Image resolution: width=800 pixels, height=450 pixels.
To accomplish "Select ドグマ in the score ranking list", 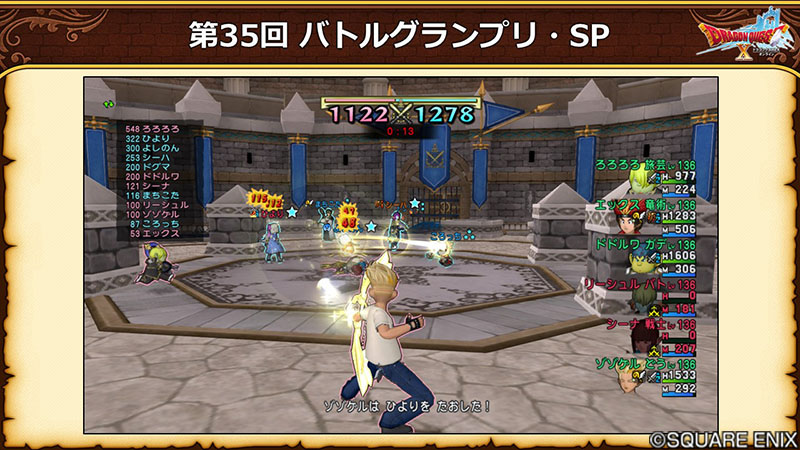I will point(146,168).
